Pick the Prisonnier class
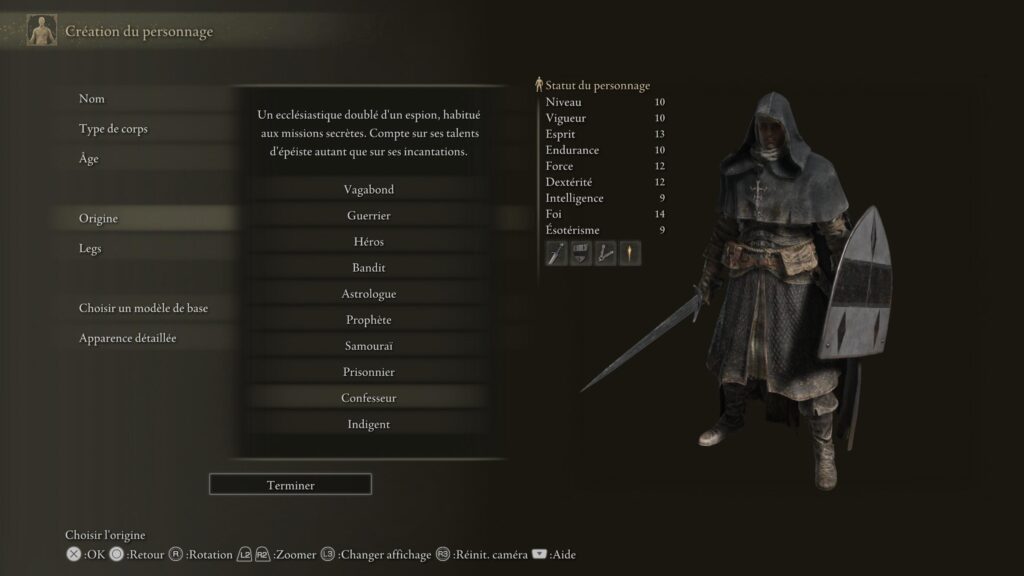 (368, 372)
